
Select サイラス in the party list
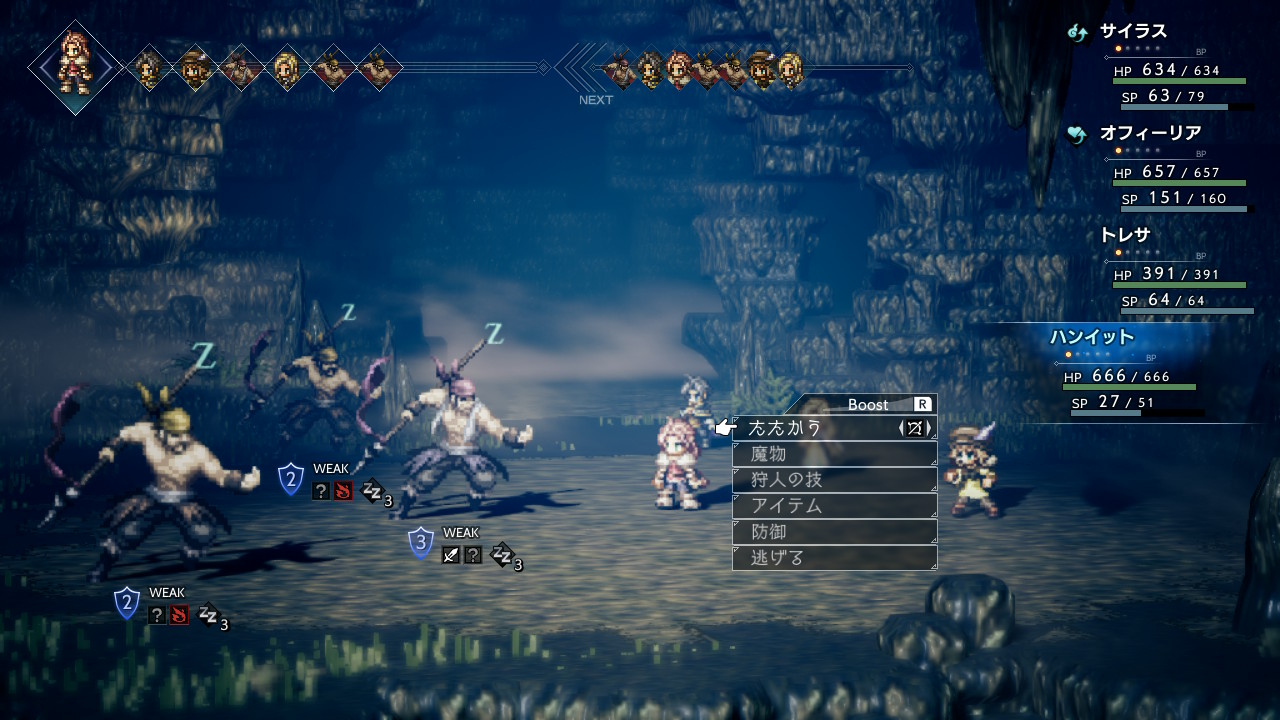point(1133,31)
